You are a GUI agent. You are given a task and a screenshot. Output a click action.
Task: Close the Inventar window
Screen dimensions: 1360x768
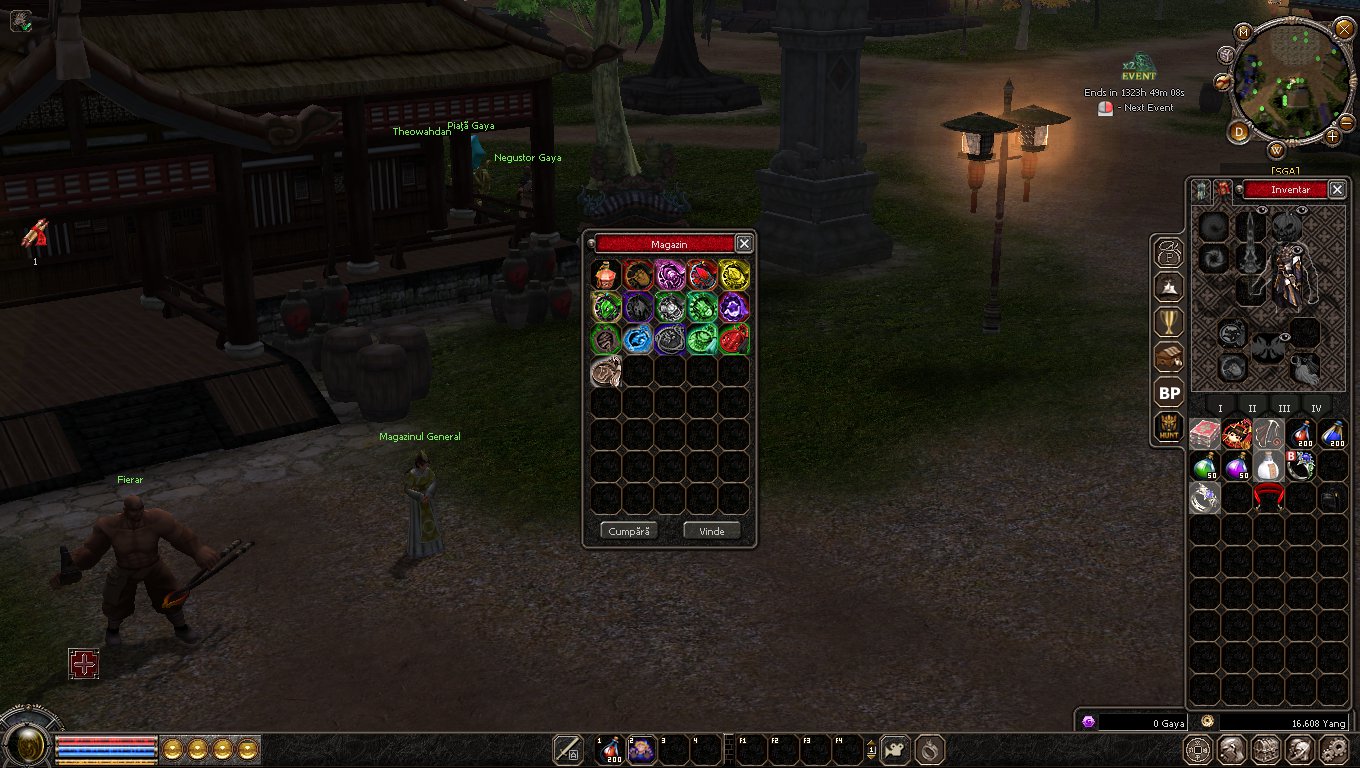1337,189
